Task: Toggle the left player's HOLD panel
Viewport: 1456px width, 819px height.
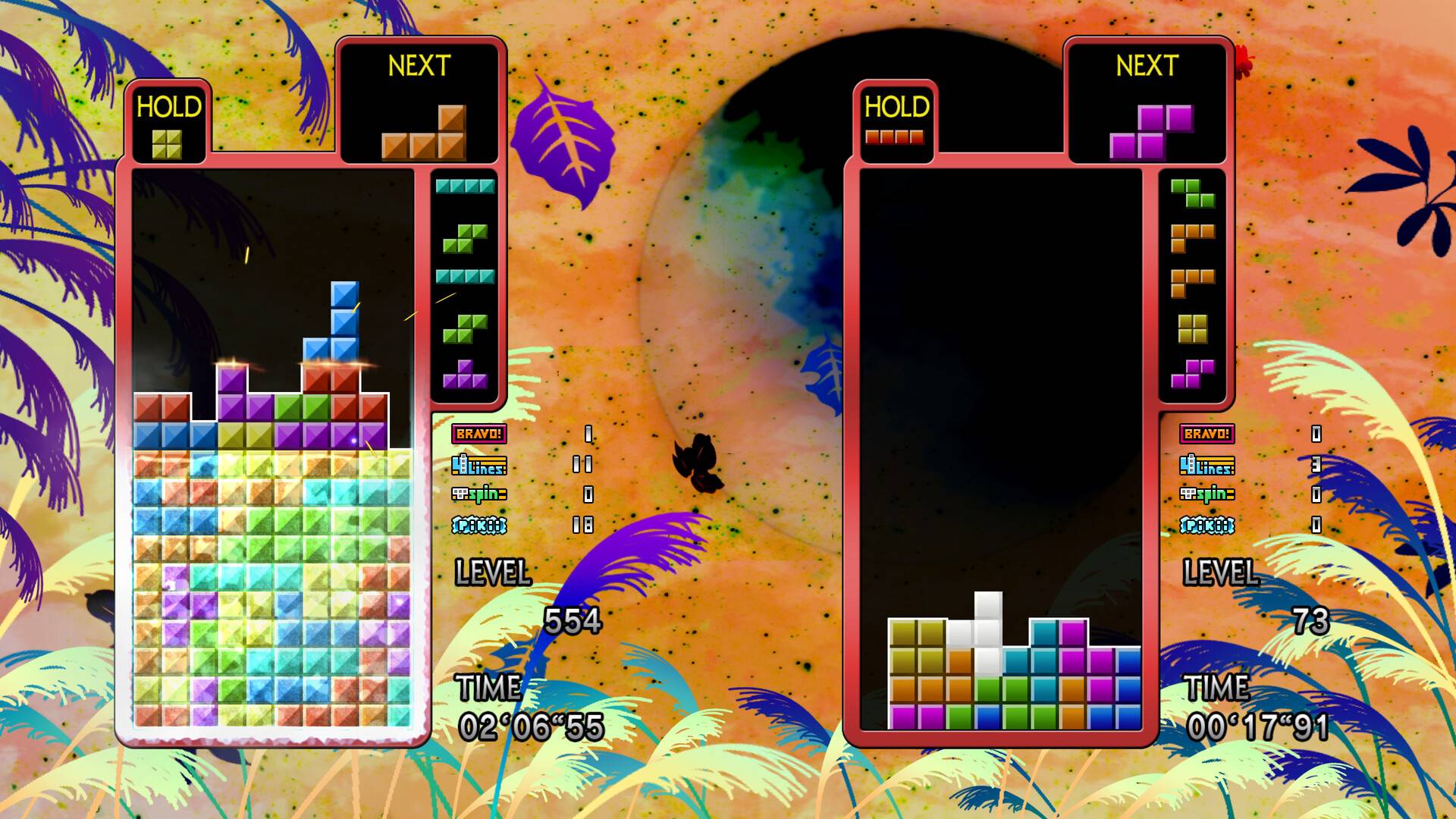Action: tap(168, 108)
